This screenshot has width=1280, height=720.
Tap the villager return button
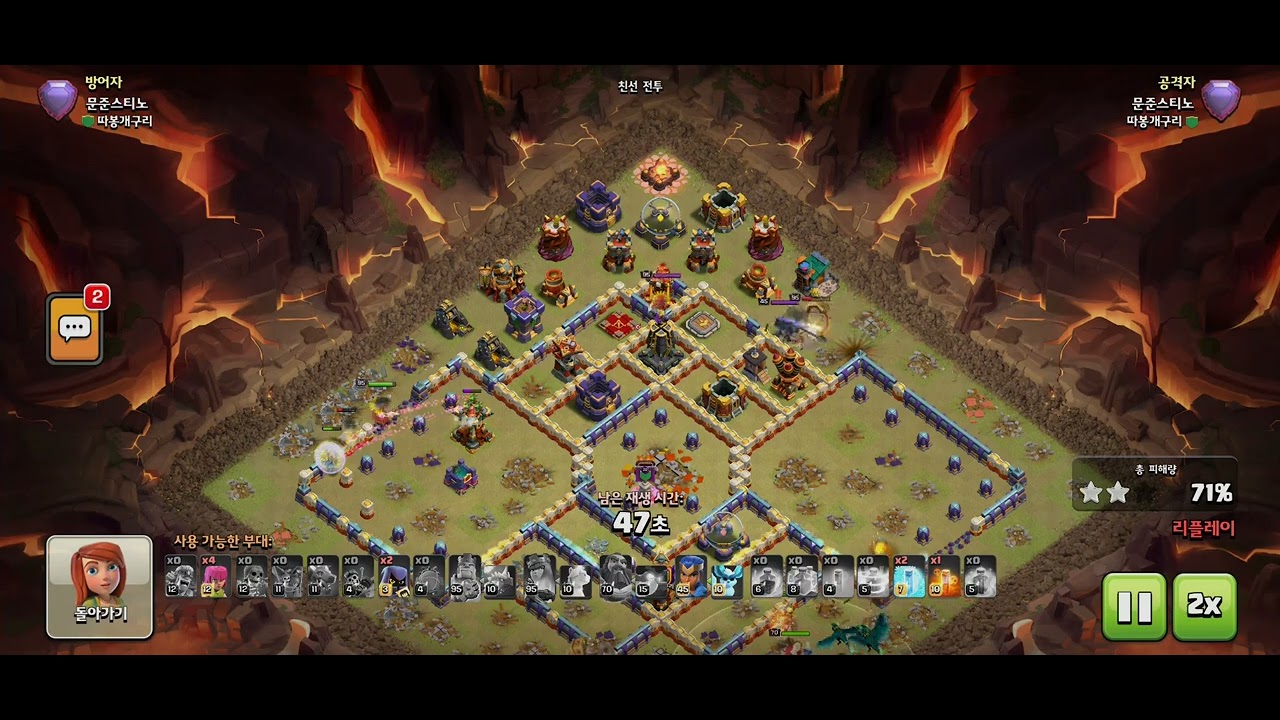(99, 586)
